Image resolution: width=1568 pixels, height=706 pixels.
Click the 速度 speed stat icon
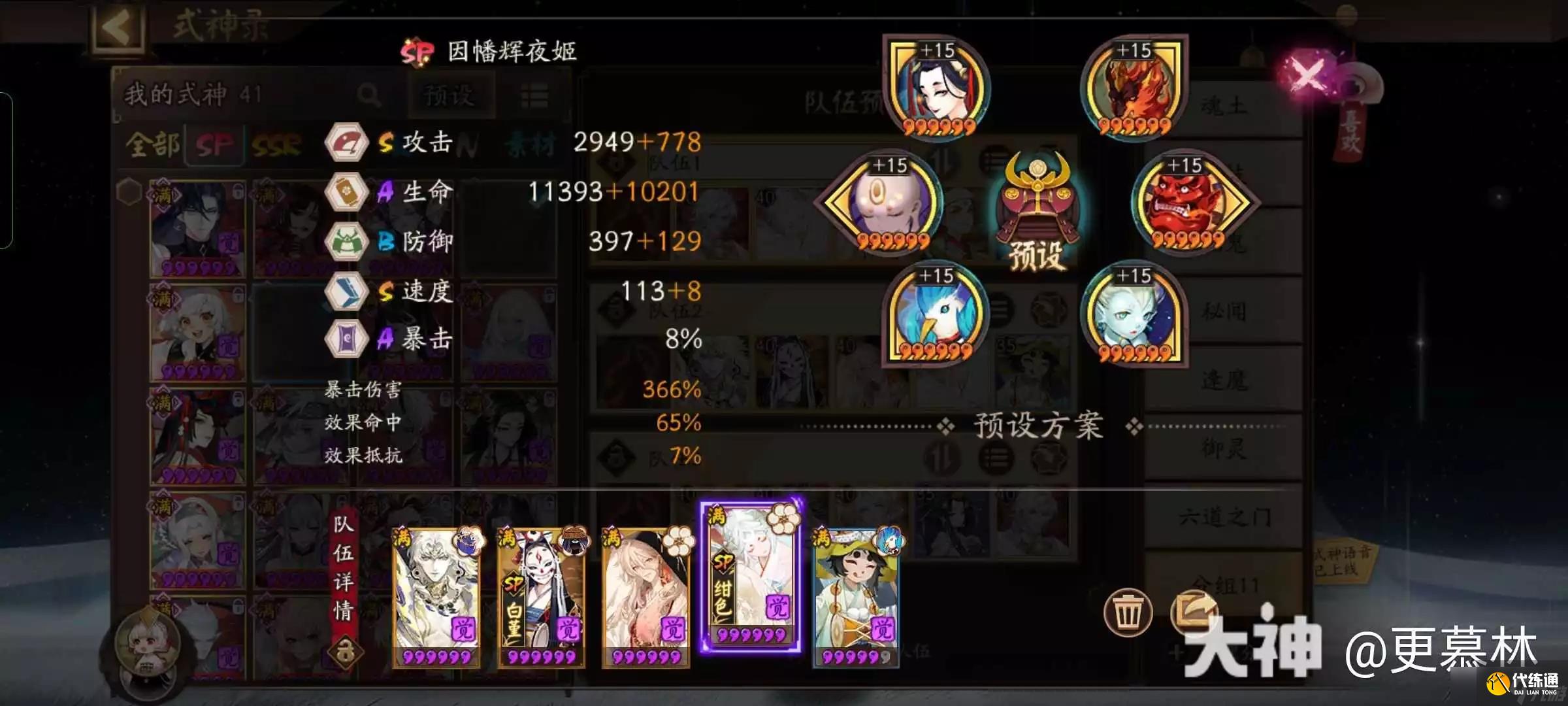click(x=347, y=290)
